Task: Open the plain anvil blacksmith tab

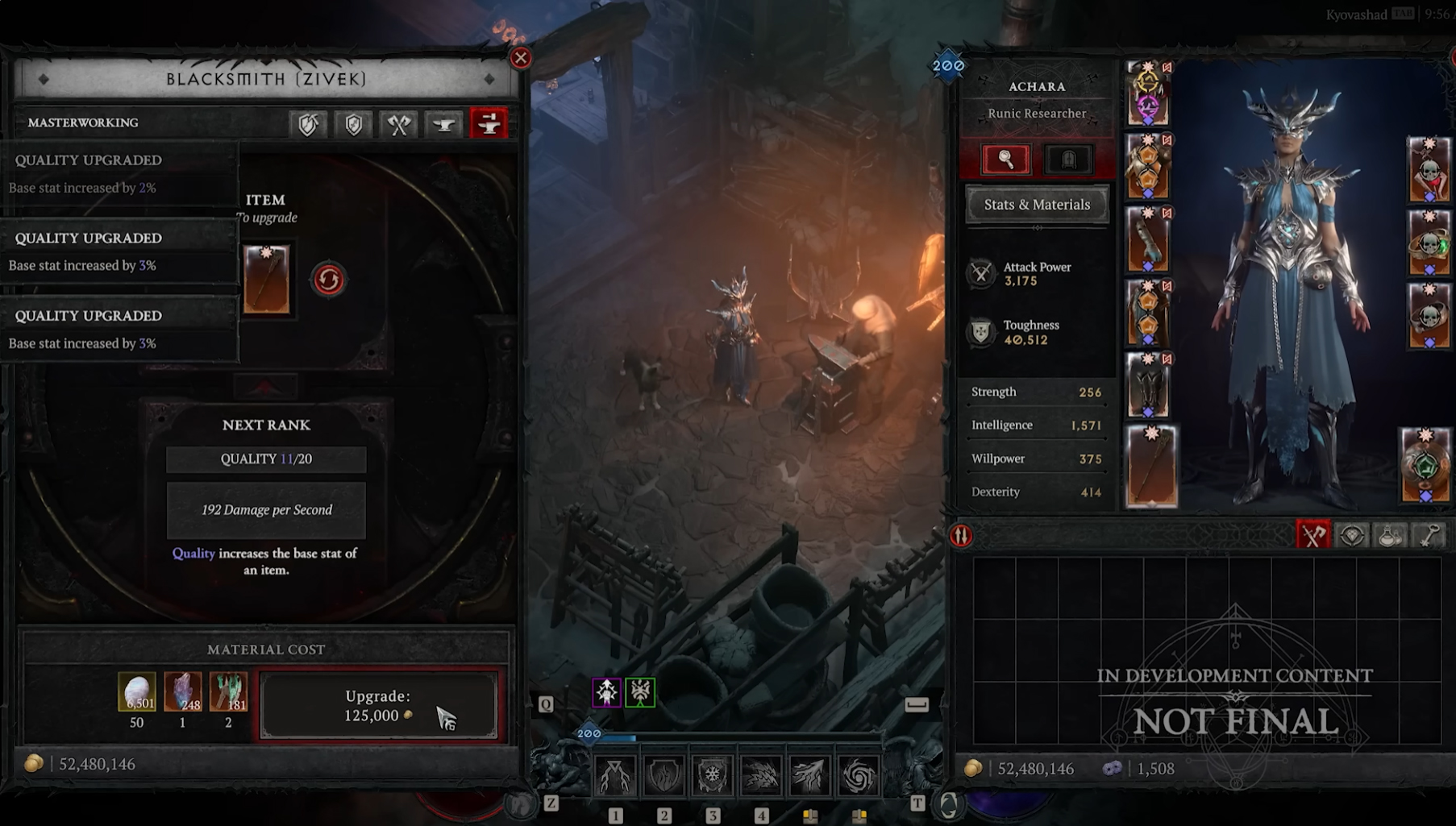Action: click(443, 124)
